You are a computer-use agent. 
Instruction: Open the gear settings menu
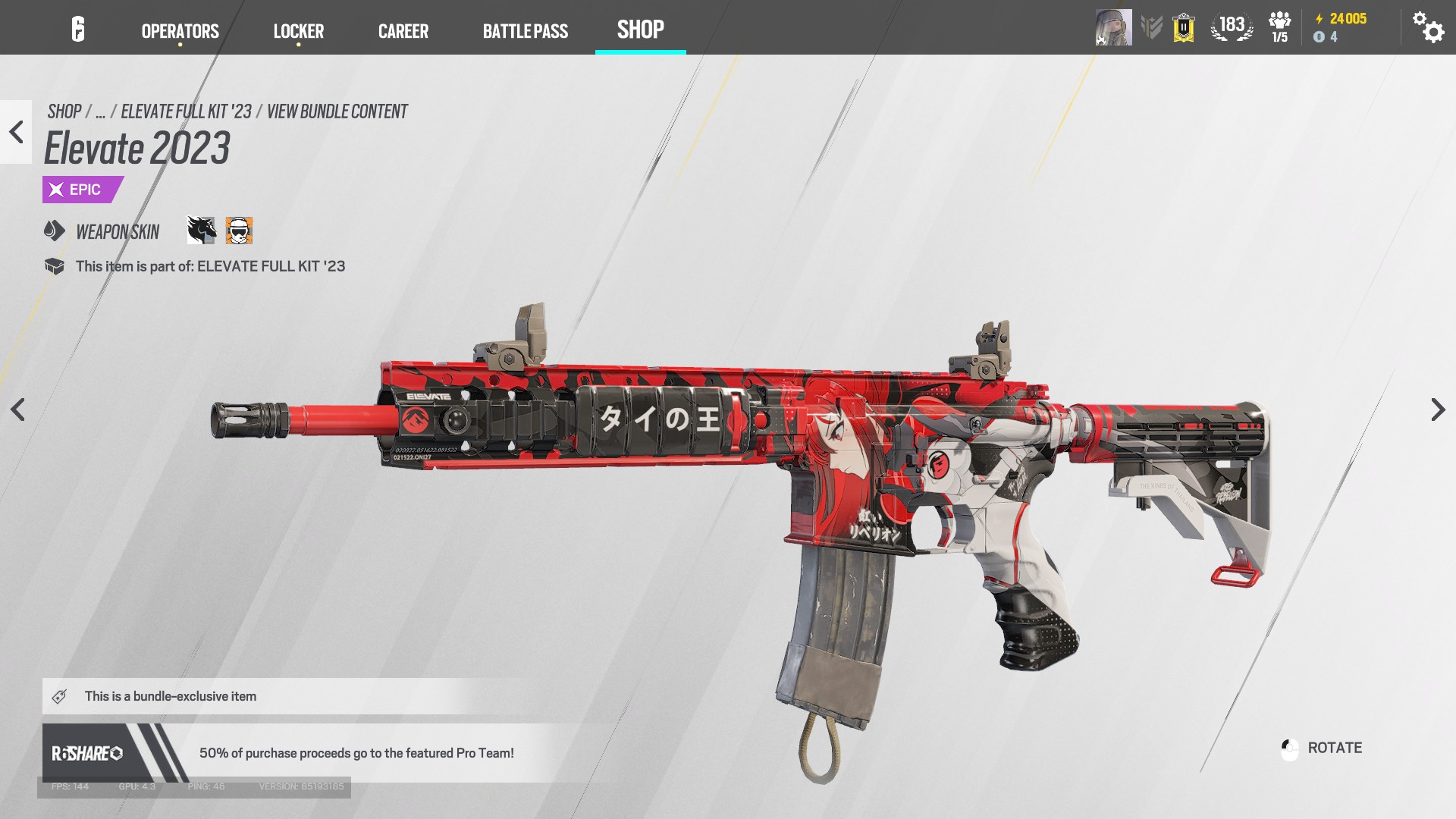pyautogui.click(x=1427, y=27)
